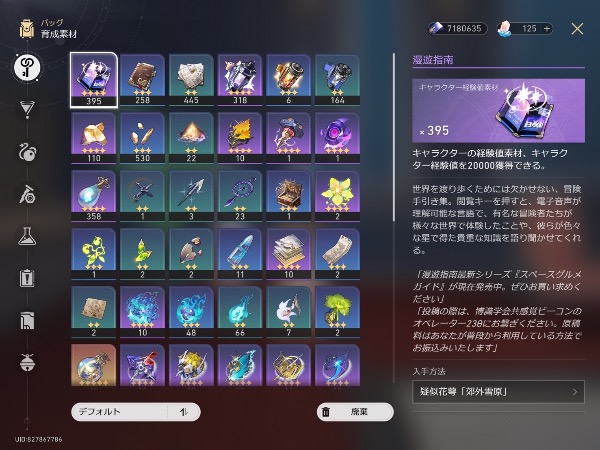600x450 pixels.
Task: Open the clipboard mission items tab
Action: pos(27,278)
